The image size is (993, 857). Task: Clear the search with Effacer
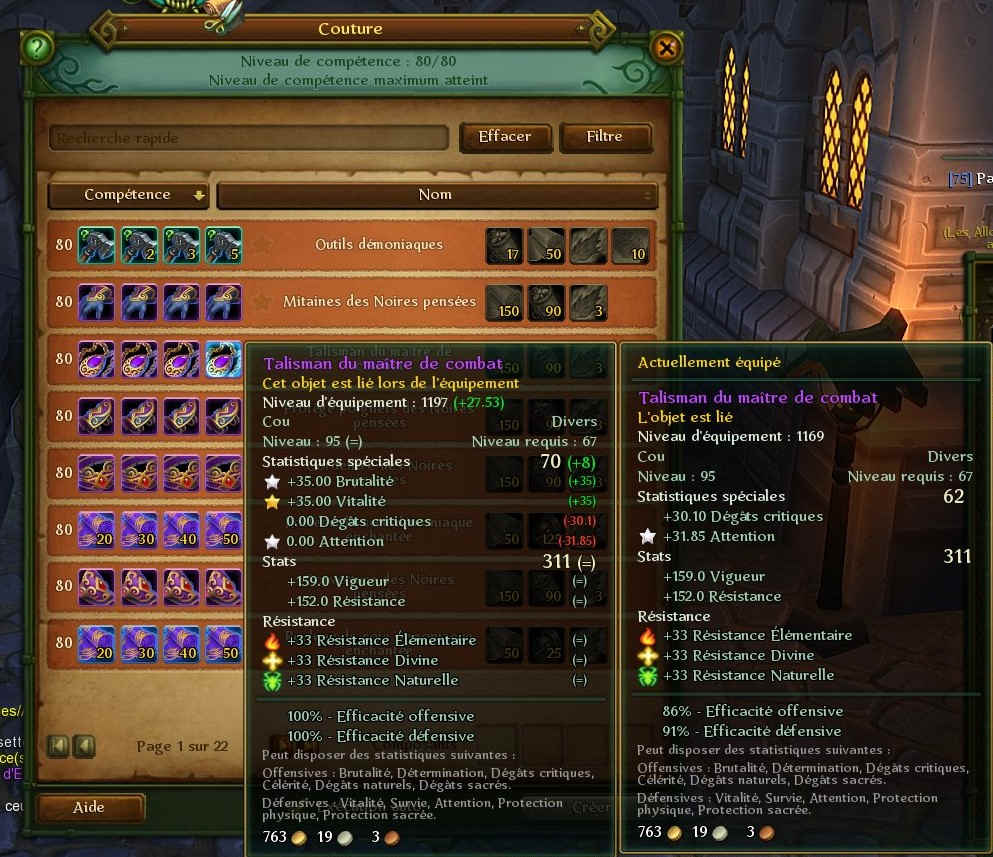(505, 137)
